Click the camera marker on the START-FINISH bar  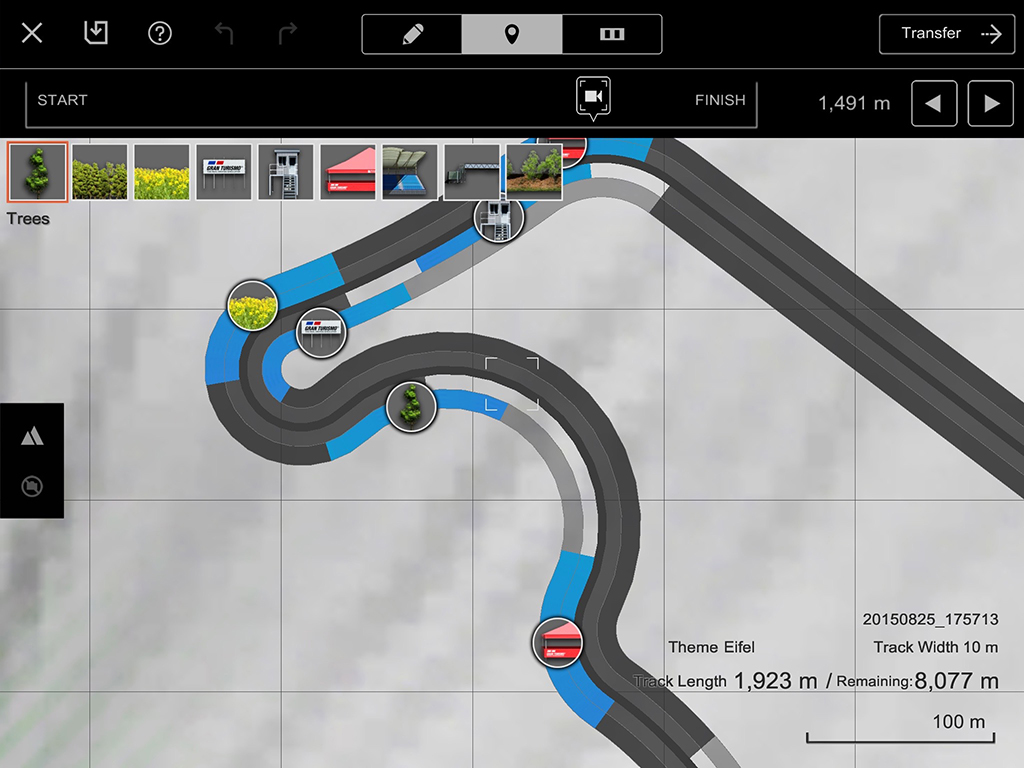pyautogui.click(x=593, y=97)
